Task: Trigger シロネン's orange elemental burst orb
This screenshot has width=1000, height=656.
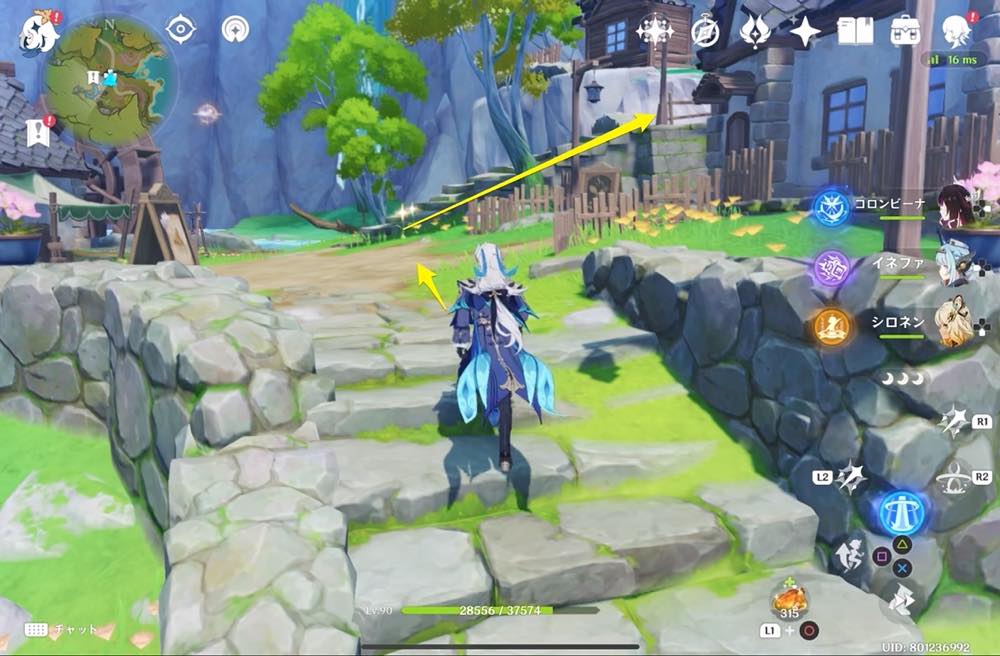Action: 831,325
